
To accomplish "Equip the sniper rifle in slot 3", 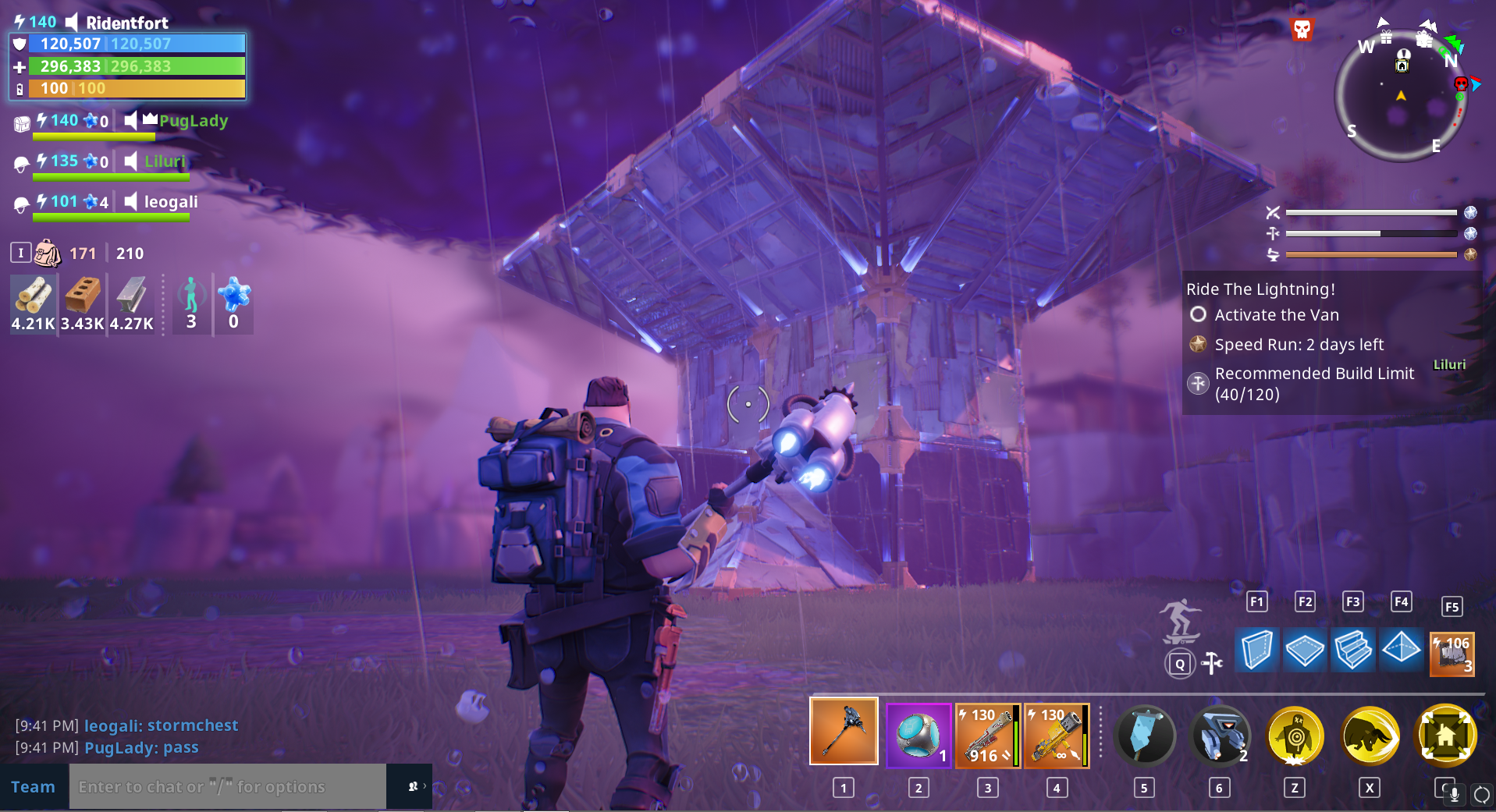I will (x=987, y=733).
